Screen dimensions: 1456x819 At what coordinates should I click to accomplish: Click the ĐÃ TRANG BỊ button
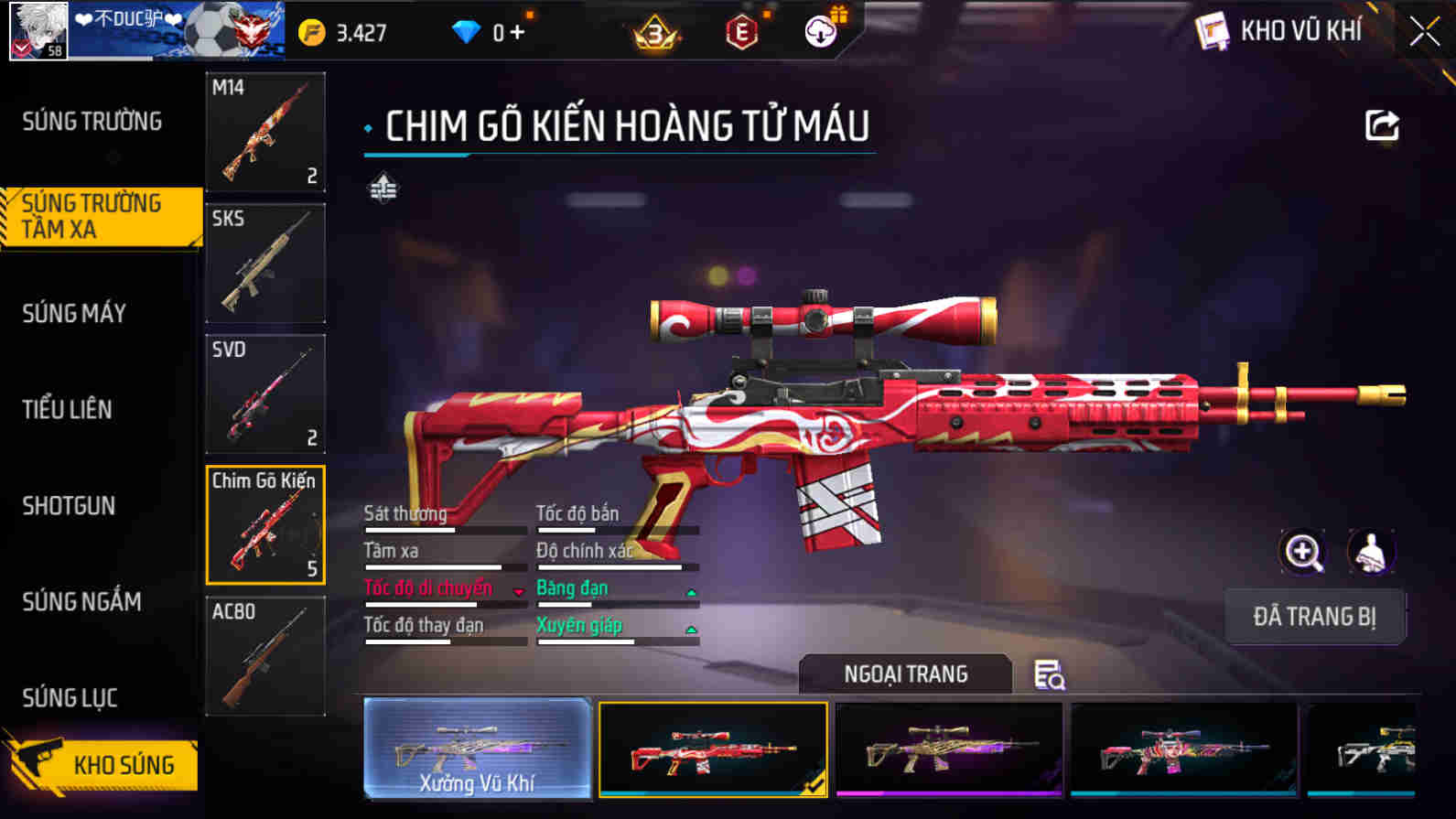coord(1315,616)
